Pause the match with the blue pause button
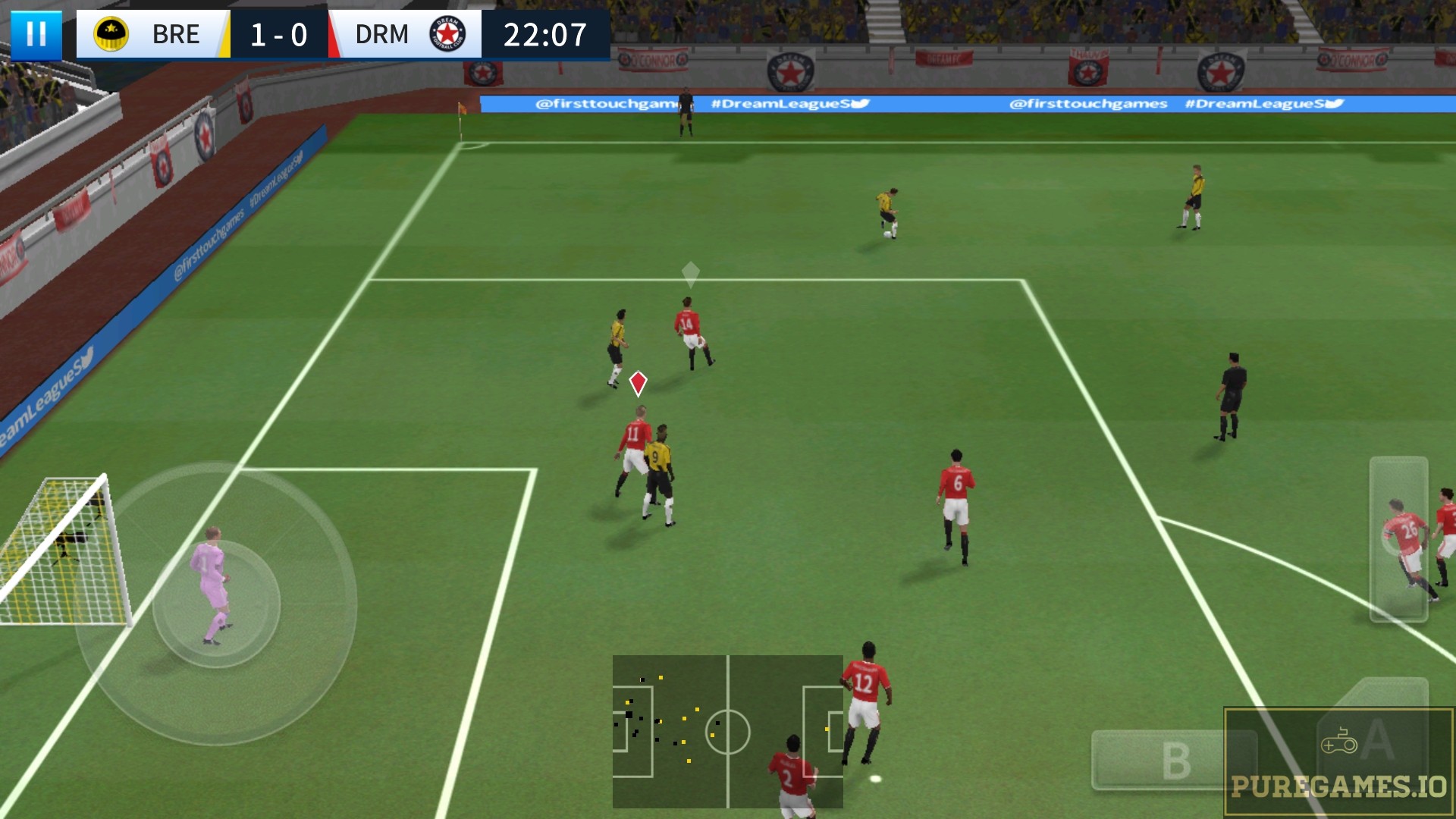 36,35
